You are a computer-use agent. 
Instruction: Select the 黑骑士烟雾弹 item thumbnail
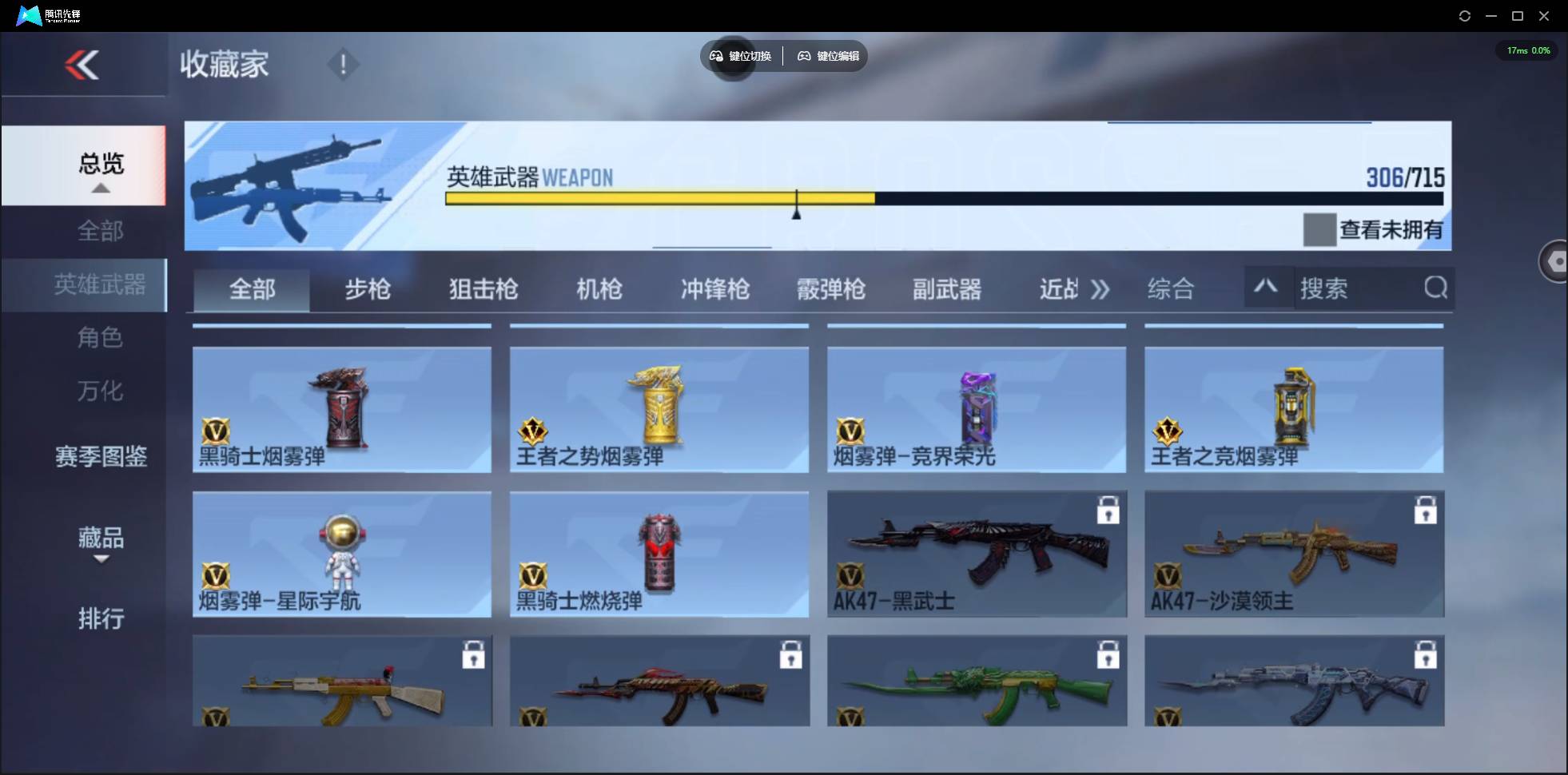point(342,410)
